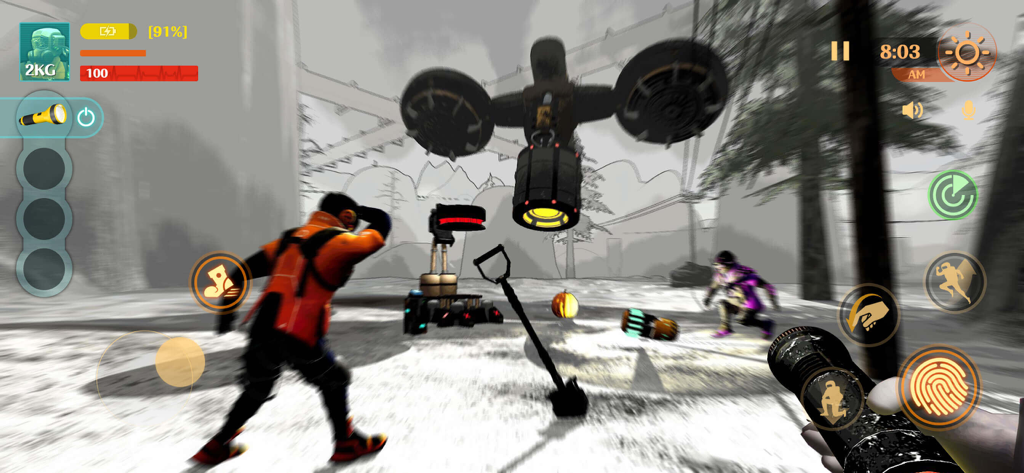Activate the sprint running button
1024x473 pixels.
click(954, 281)
